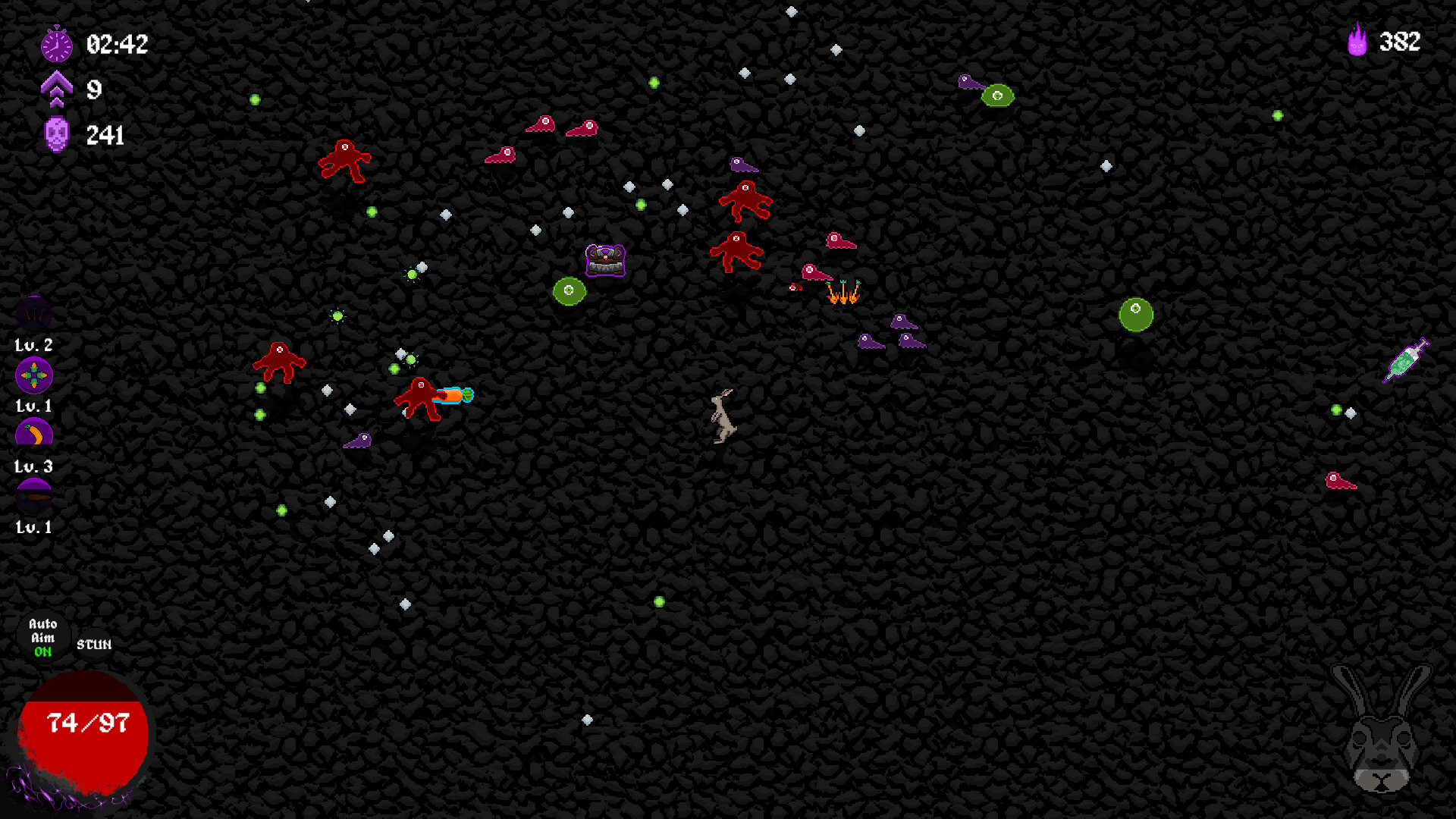Expand the pepper ability labeled Lv. 3
The image size is (1456, 819).
pyautogui.click(x=33, y=434)
